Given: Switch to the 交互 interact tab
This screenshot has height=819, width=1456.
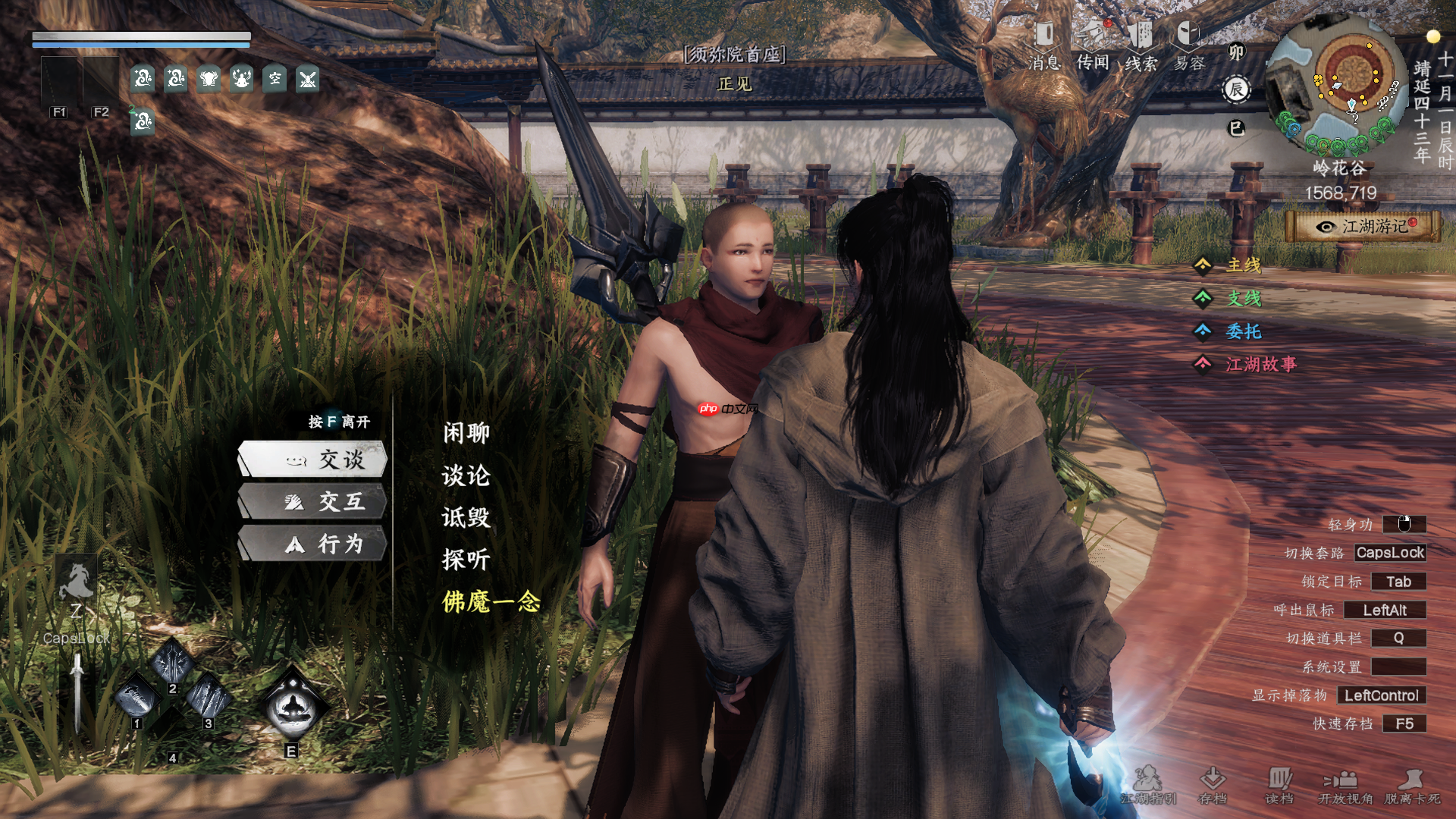Looking at the screenshot, I should point(313,502).
